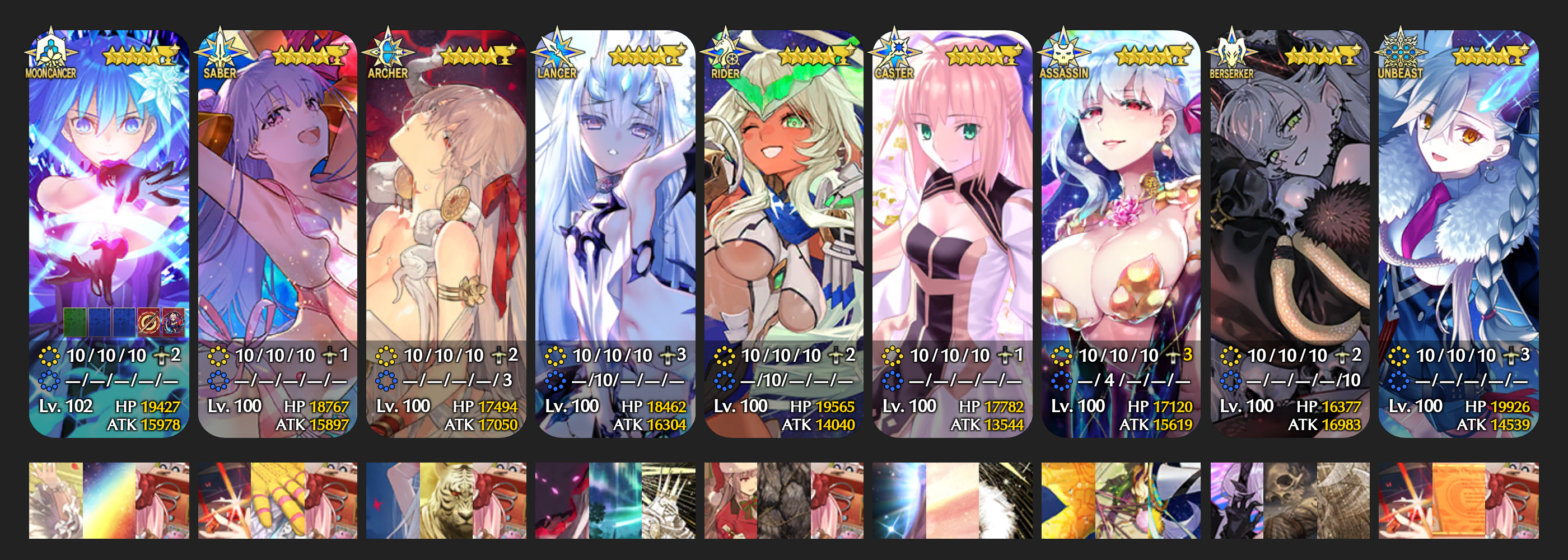Click the Assassin skull class icon
The width and height of the screenshot is (1568, 560).
click(1063, 51)
